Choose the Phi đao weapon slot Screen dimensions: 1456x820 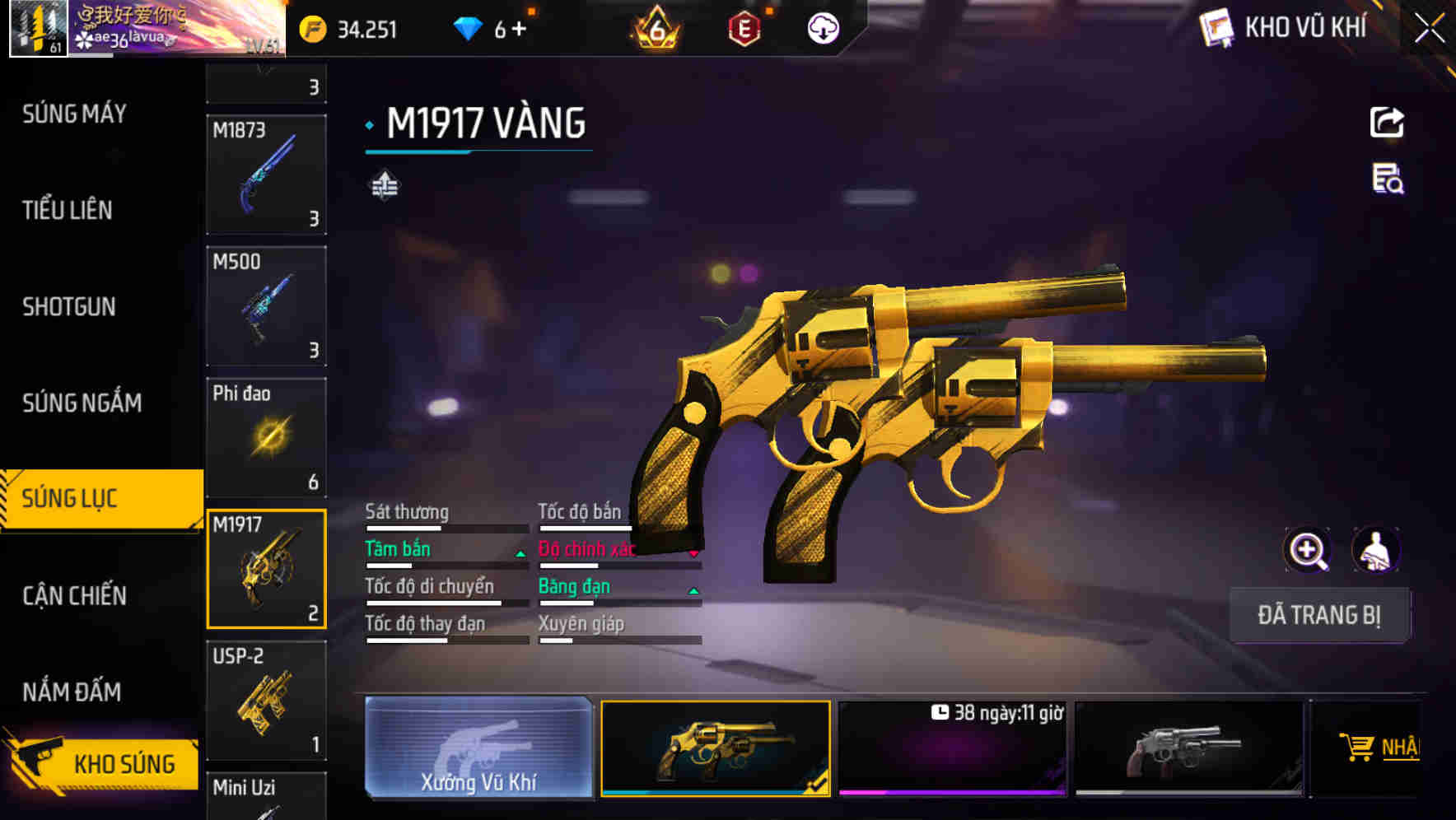tap(266, 437)
